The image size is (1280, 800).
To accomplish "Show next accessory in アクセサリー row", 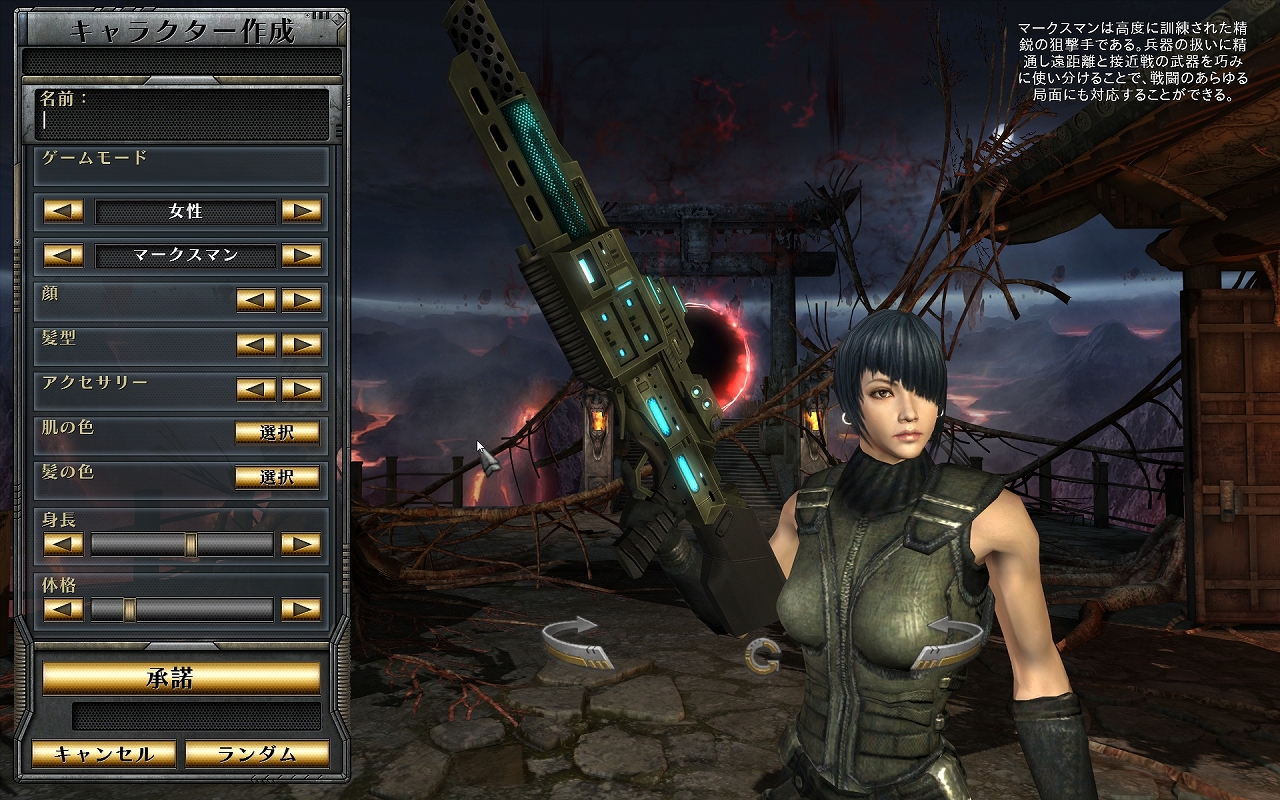I will (x=301, y=388).
